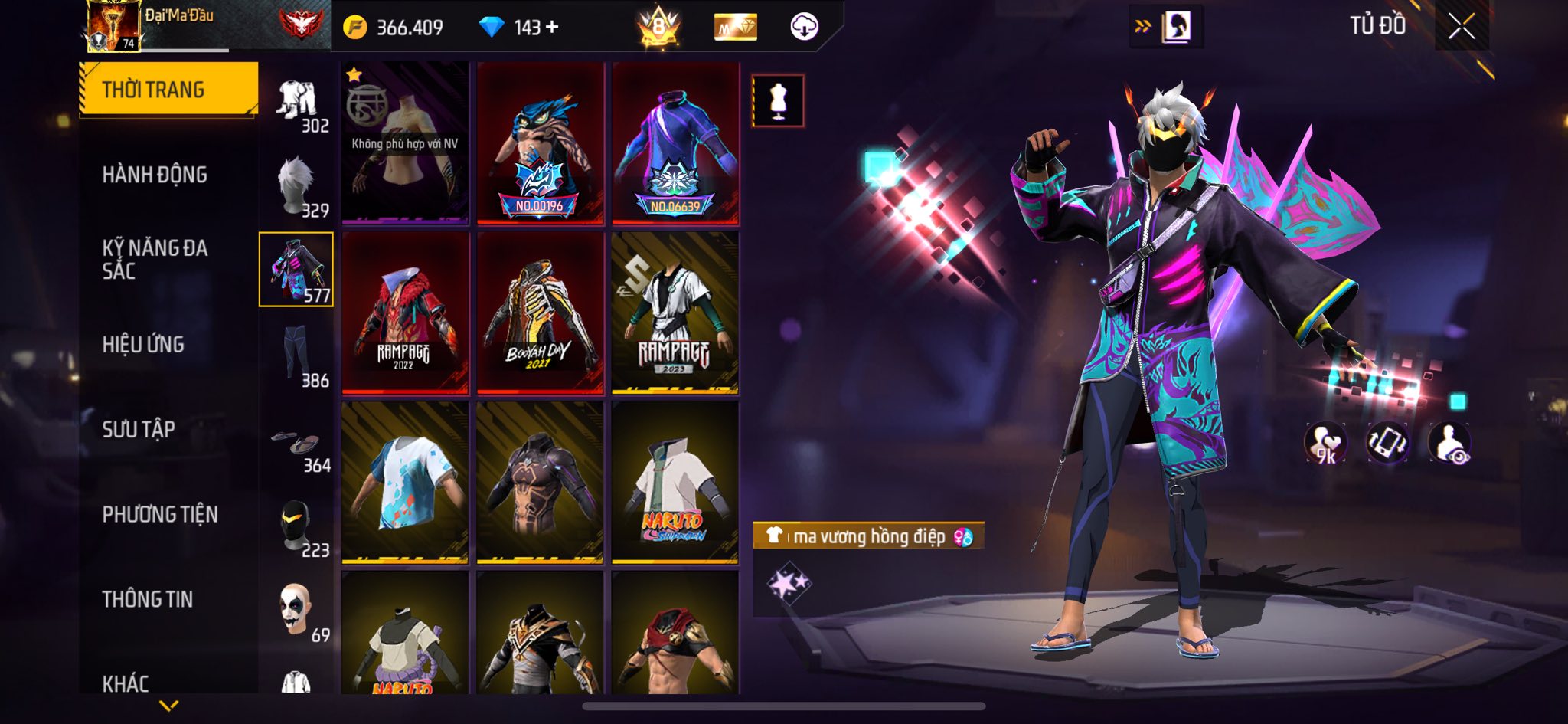
Task: Select the KỸ NĂNG ĐA SẮC menu
Action: (x=155, y=259)
